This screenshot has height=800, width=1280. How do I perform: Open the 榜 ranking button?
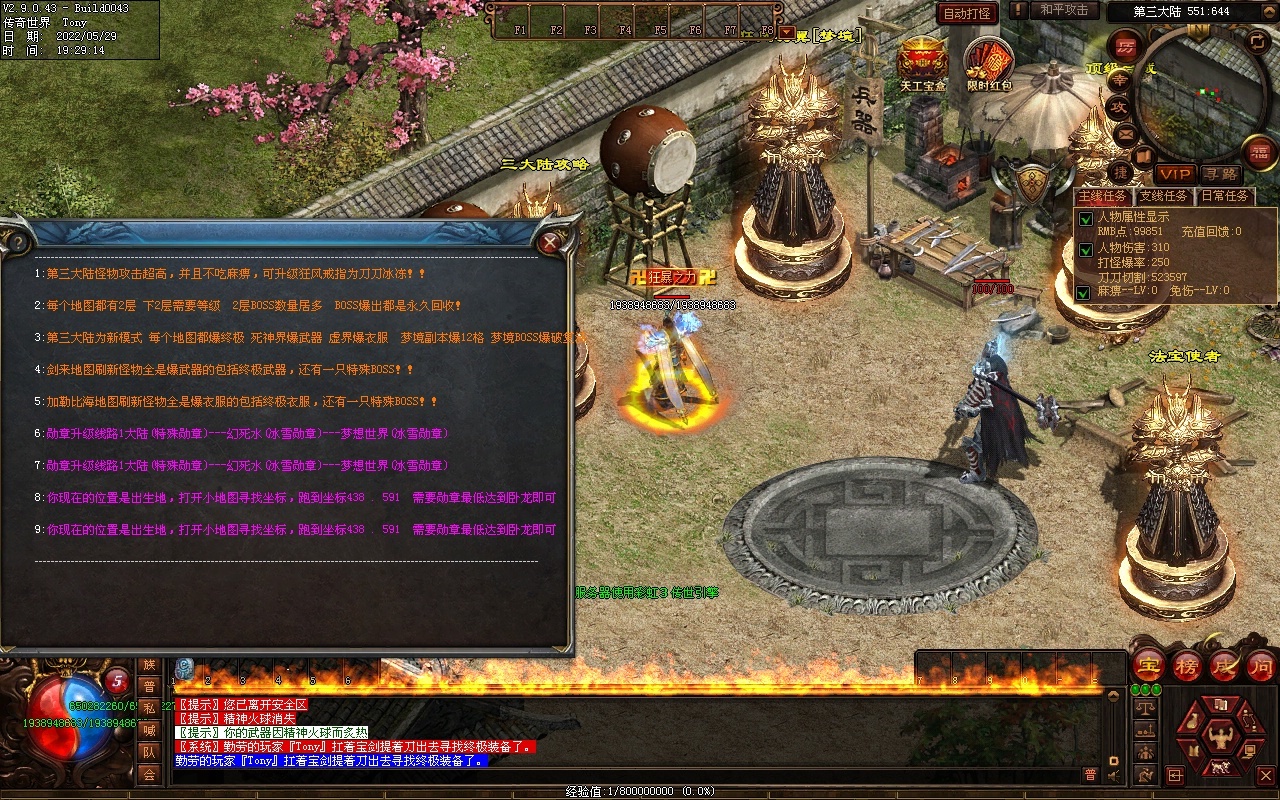point(1187,666)
